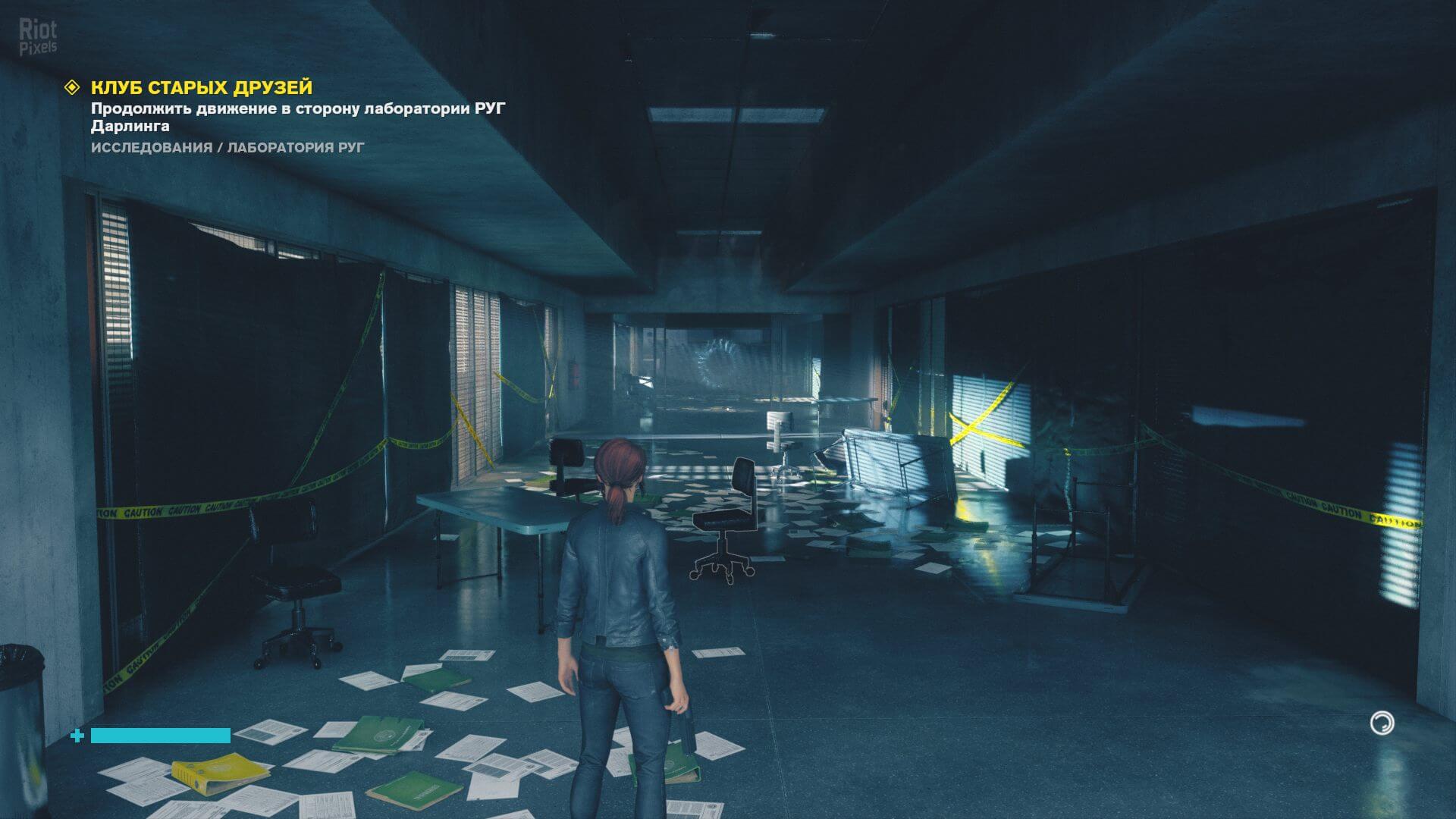
Task: Select the «Клуб старых друзей» mission tracker
Action: click(x=202, y=88)
